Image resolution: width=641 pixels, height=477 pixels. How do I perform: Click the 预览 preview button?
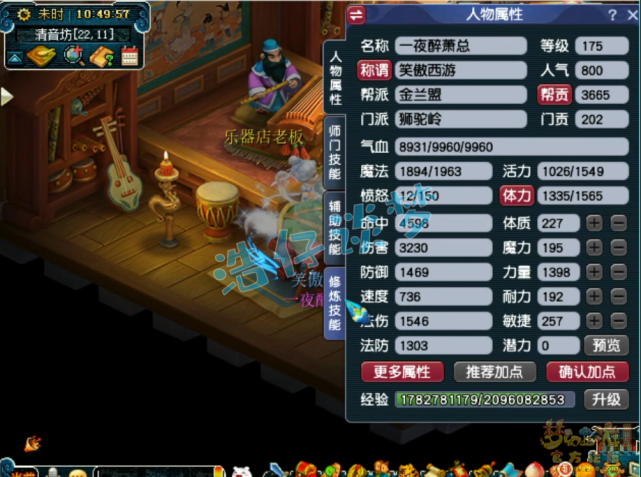click(x=607, y=346)
